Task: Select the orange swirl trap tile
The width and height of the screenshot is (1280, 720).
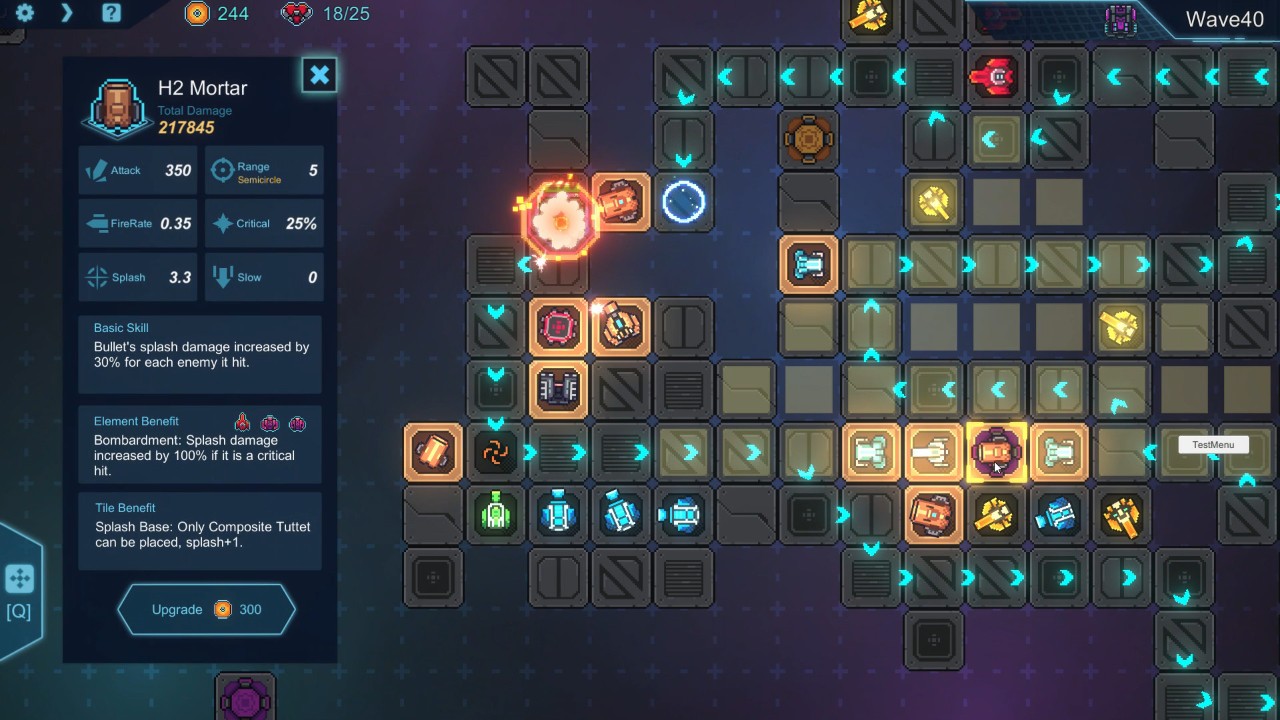Action: click(x=496, y=453)
